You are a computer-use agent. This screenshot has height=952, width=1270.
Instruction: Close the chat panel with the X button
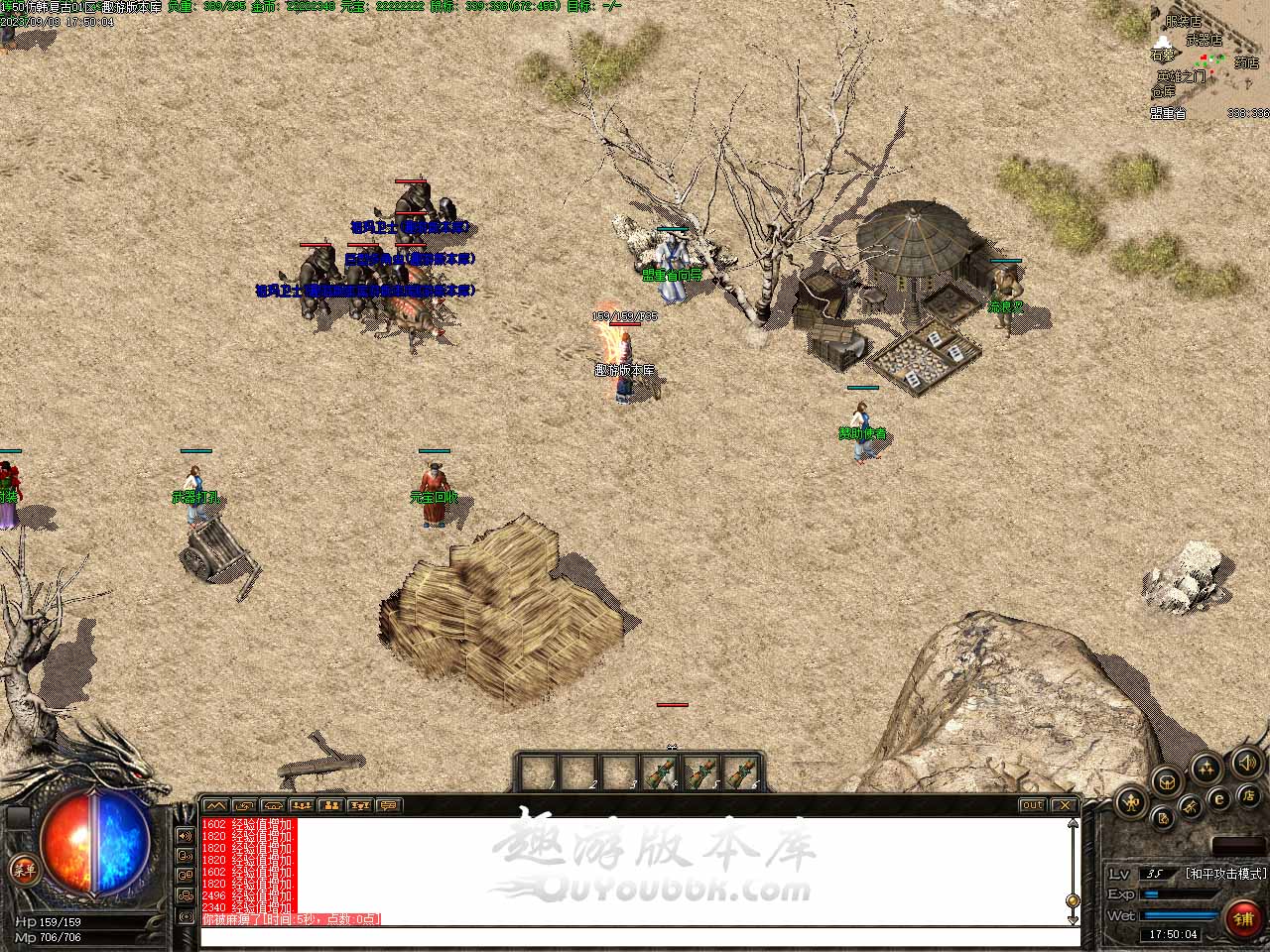(x=1064, y=805)
